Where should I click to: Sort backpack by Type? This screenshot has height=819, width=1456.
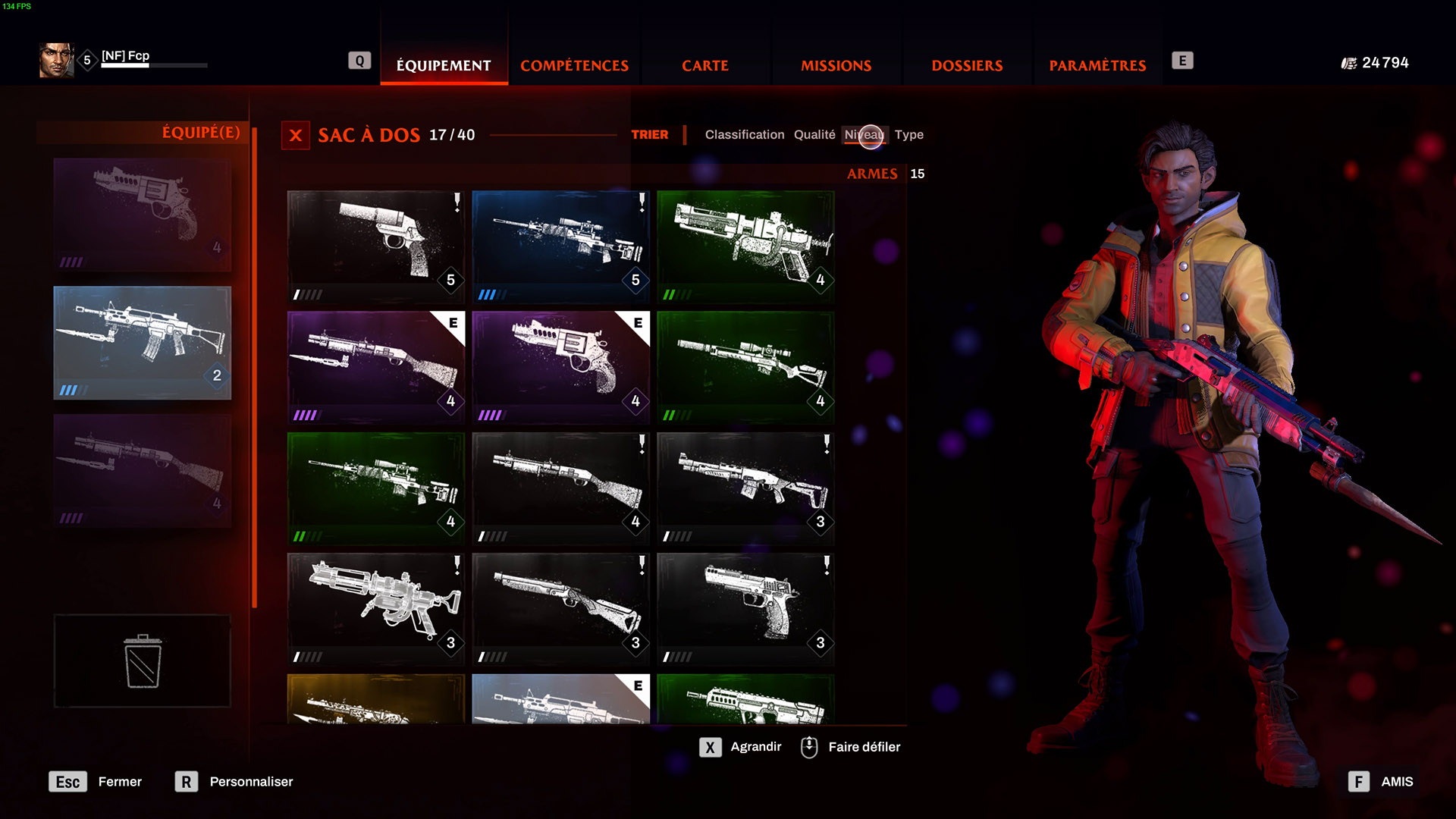click(x=908, y=134)
